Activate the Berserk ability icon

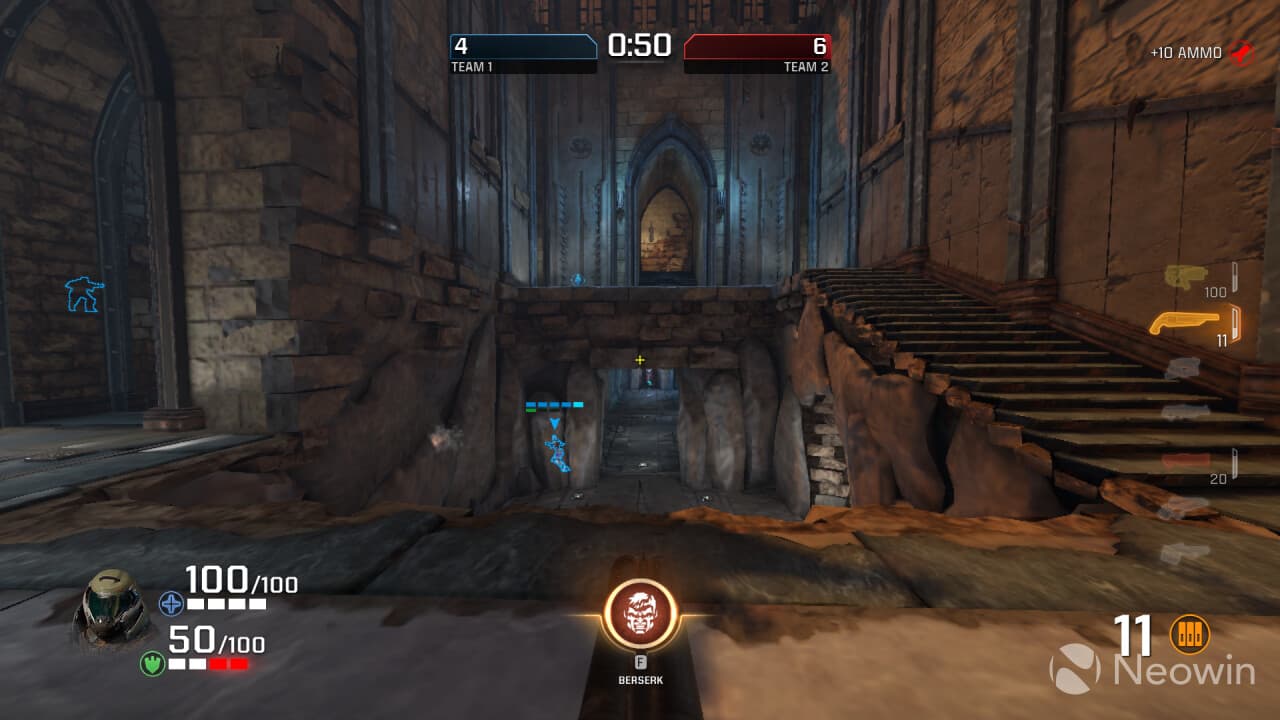[641, 615]
